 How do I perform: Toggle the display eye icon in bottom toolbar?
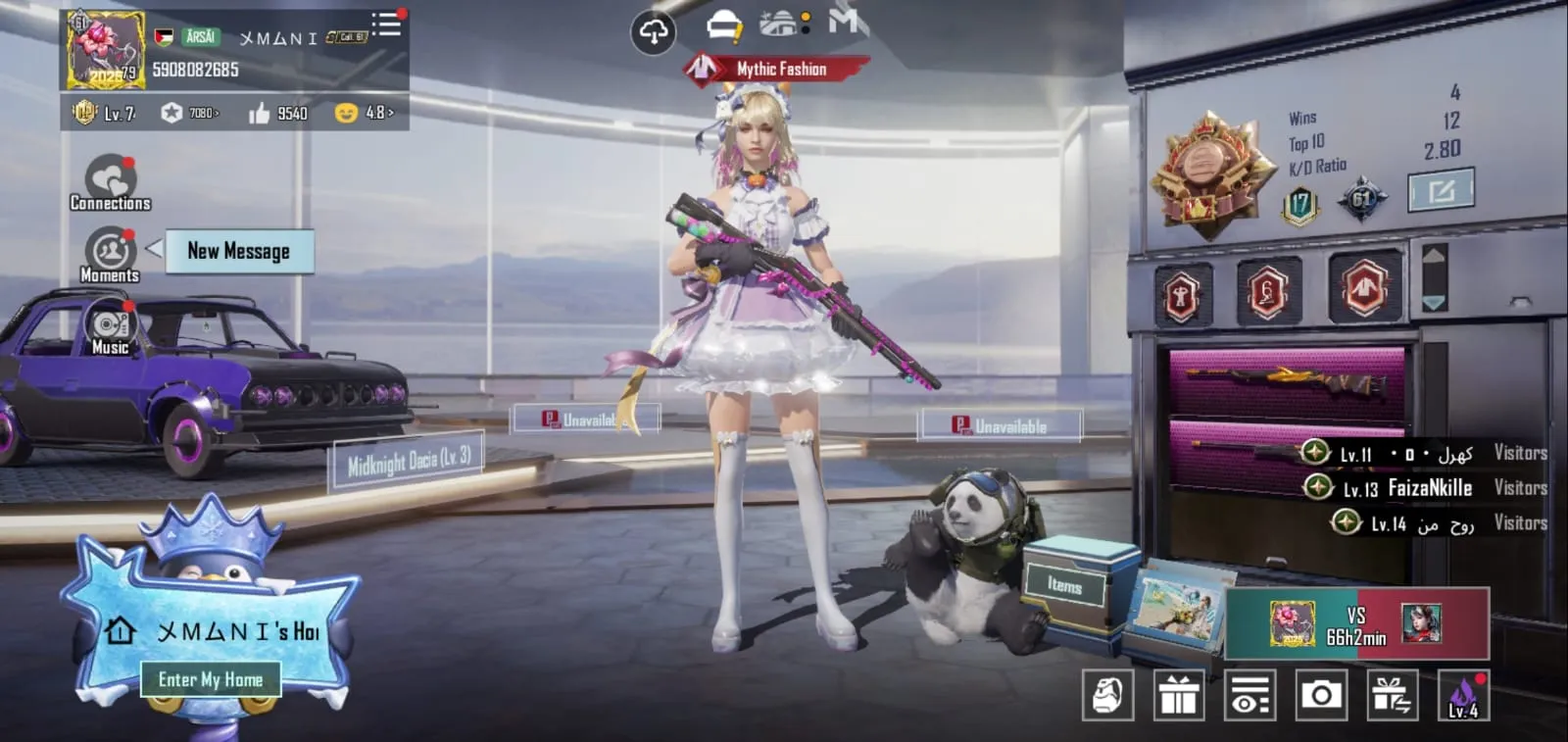pos(1251,694)
